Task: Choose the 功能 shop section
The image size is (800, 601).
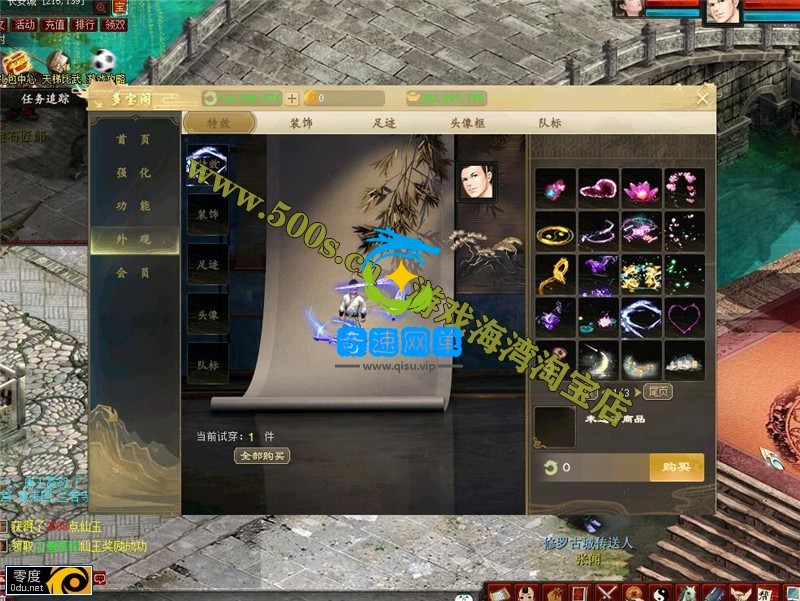Action: (133, 206)
